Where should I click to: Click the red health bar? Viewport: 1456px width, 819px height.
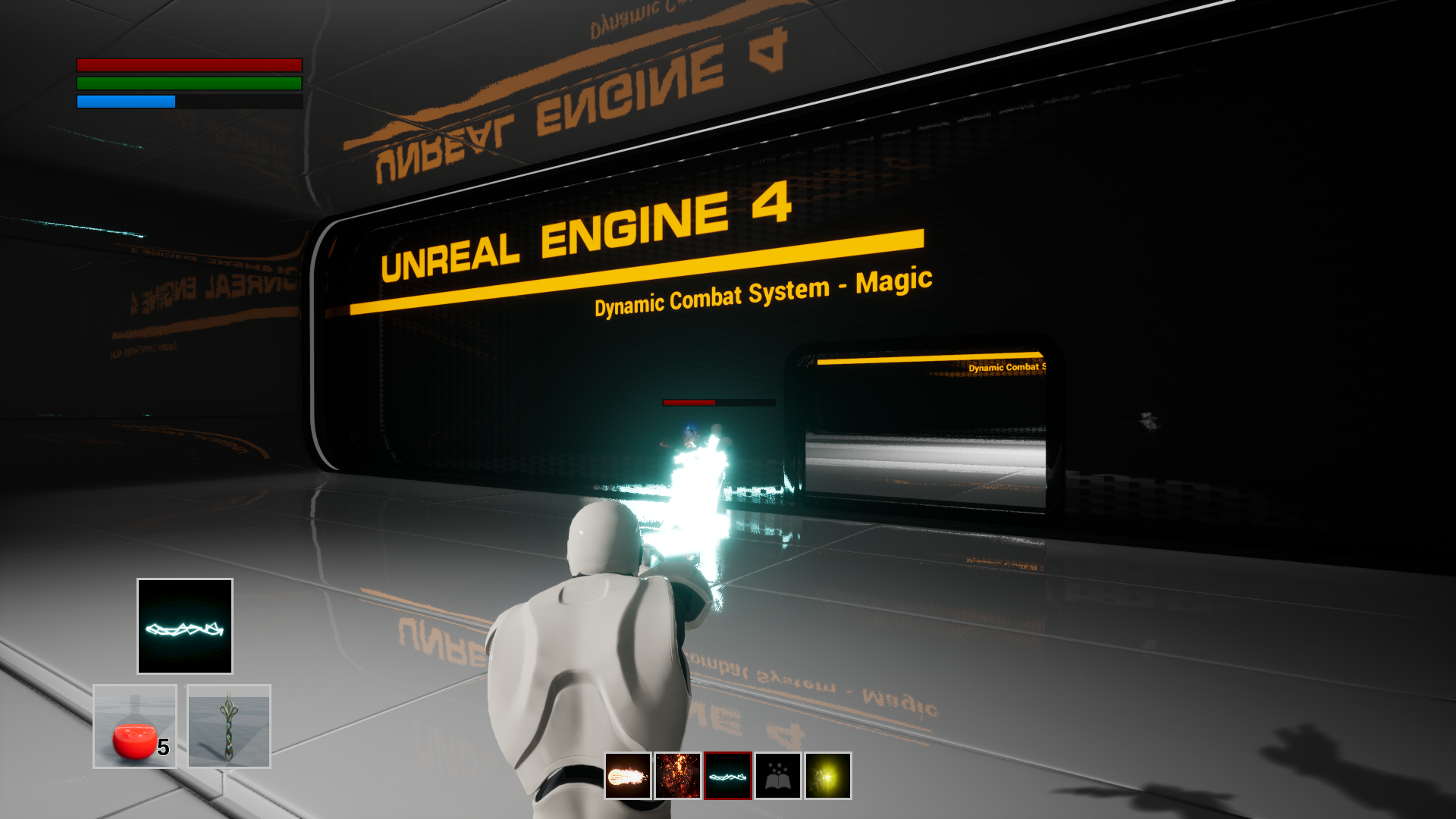click(189, 63)
